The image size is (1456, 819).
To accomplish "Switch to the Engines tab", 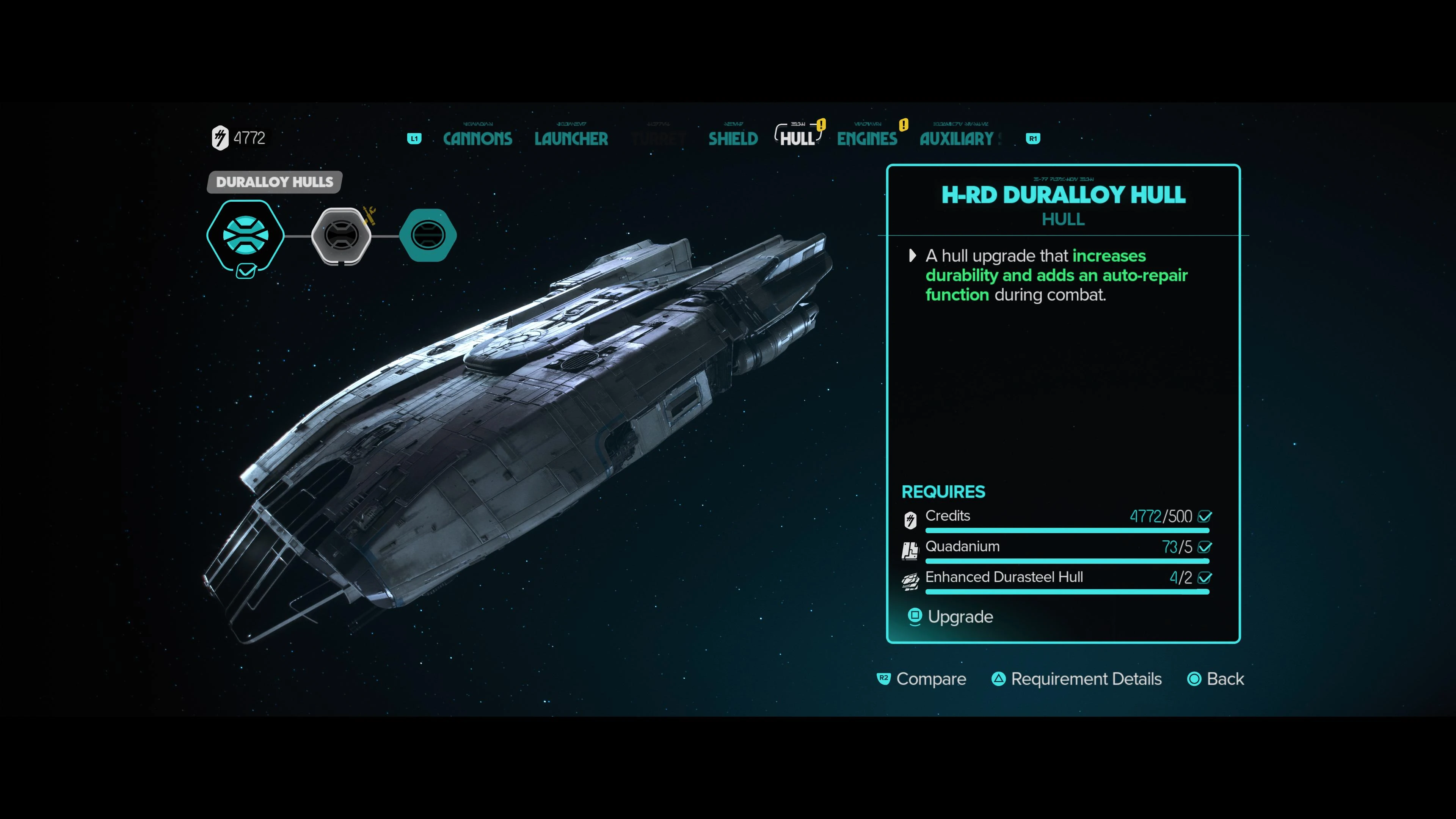I will coord(866,138).
